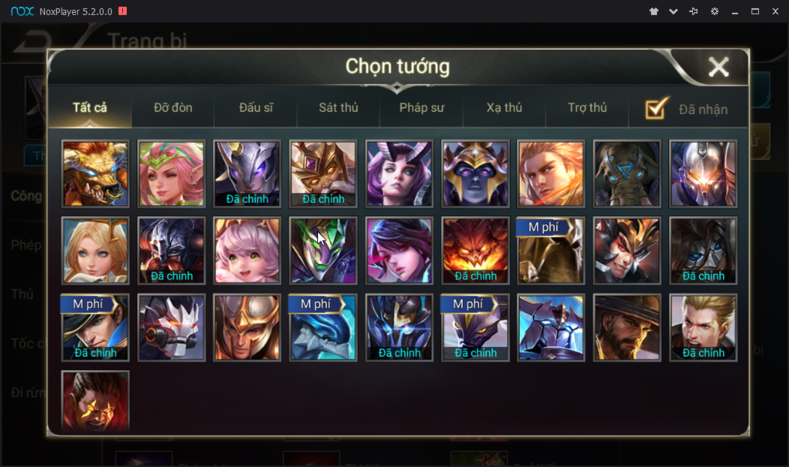
Task: Toggle the Đã nhận checkbox
Action: 657,108
